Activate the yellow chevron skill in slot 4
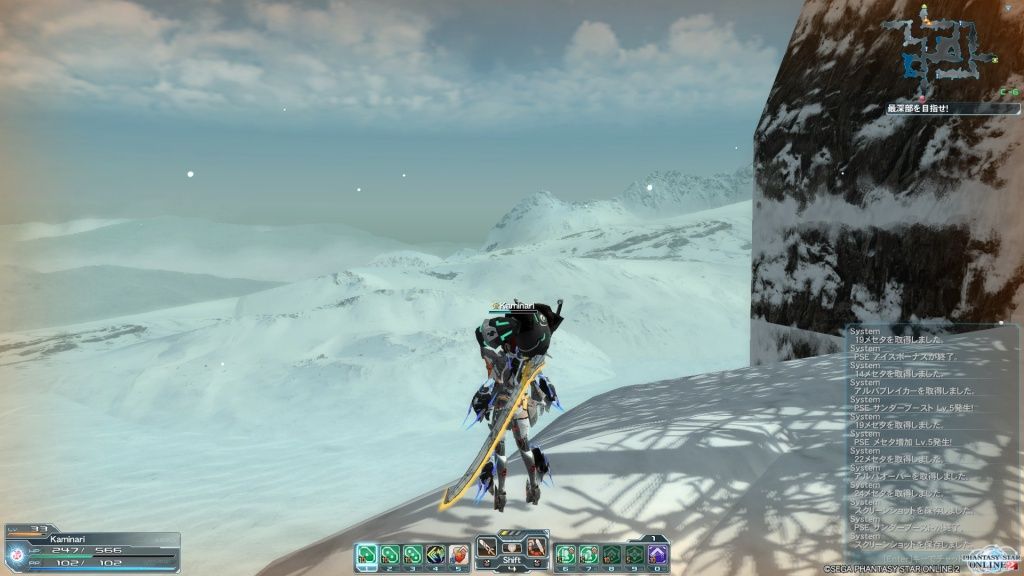Screen dimensions: 1024x576 click(436, 553)
